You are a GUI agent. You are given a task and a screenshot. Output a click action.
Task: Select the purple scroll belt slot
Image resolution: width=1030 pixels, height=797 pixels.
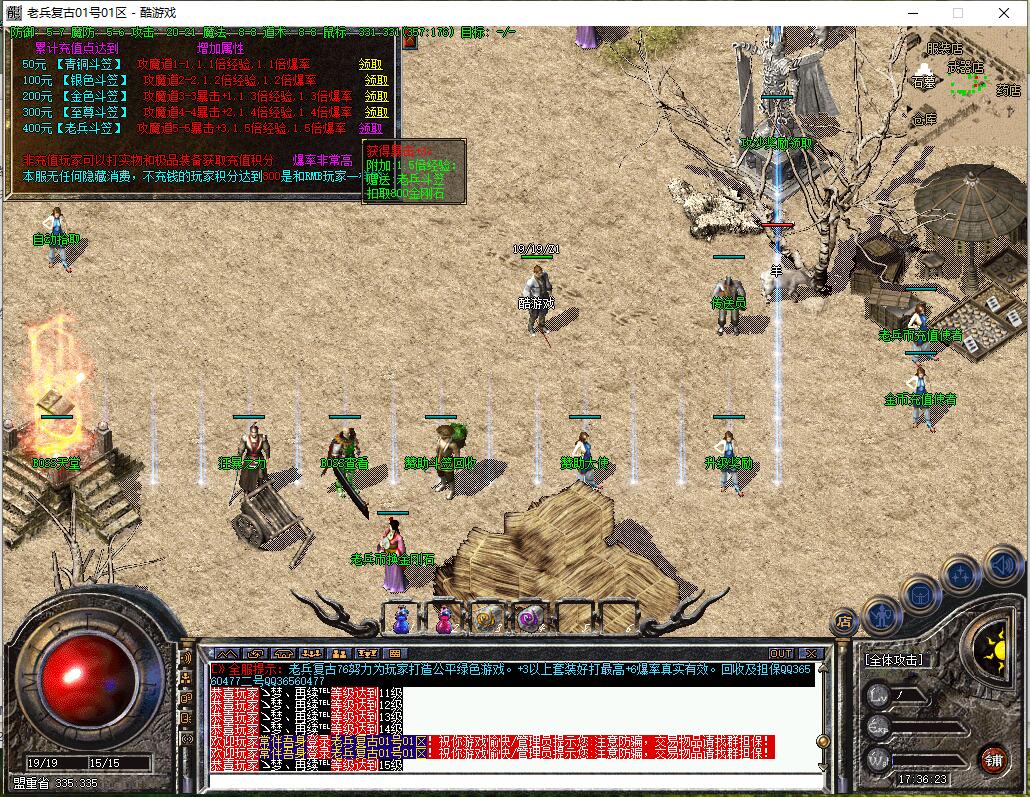(x=529, y=620)
